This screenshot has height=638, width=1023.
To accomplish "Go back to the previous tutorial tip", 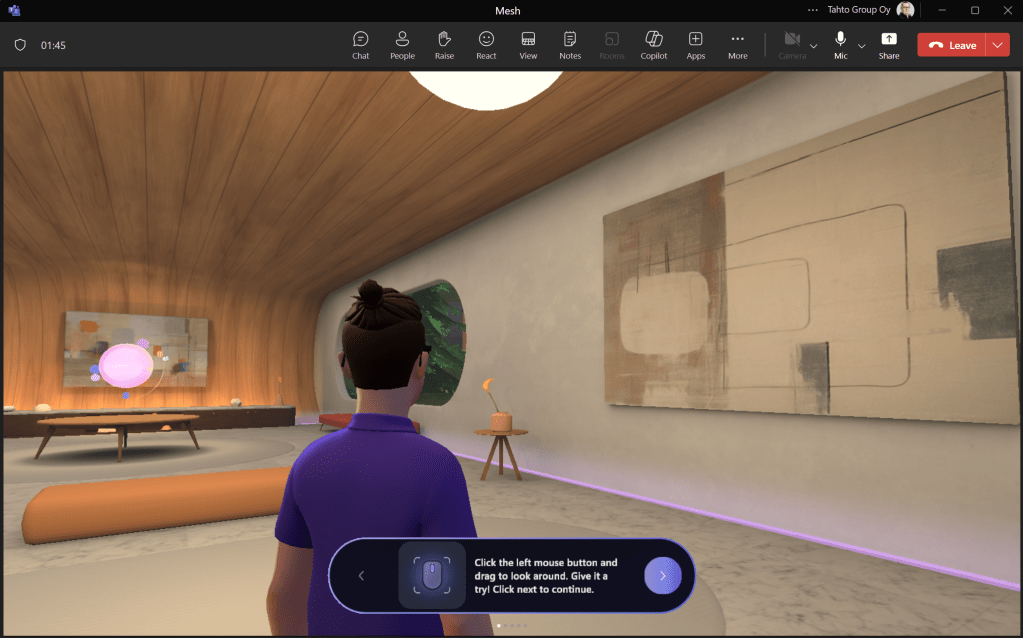I will pyautogui.click(x=361, y=576).
